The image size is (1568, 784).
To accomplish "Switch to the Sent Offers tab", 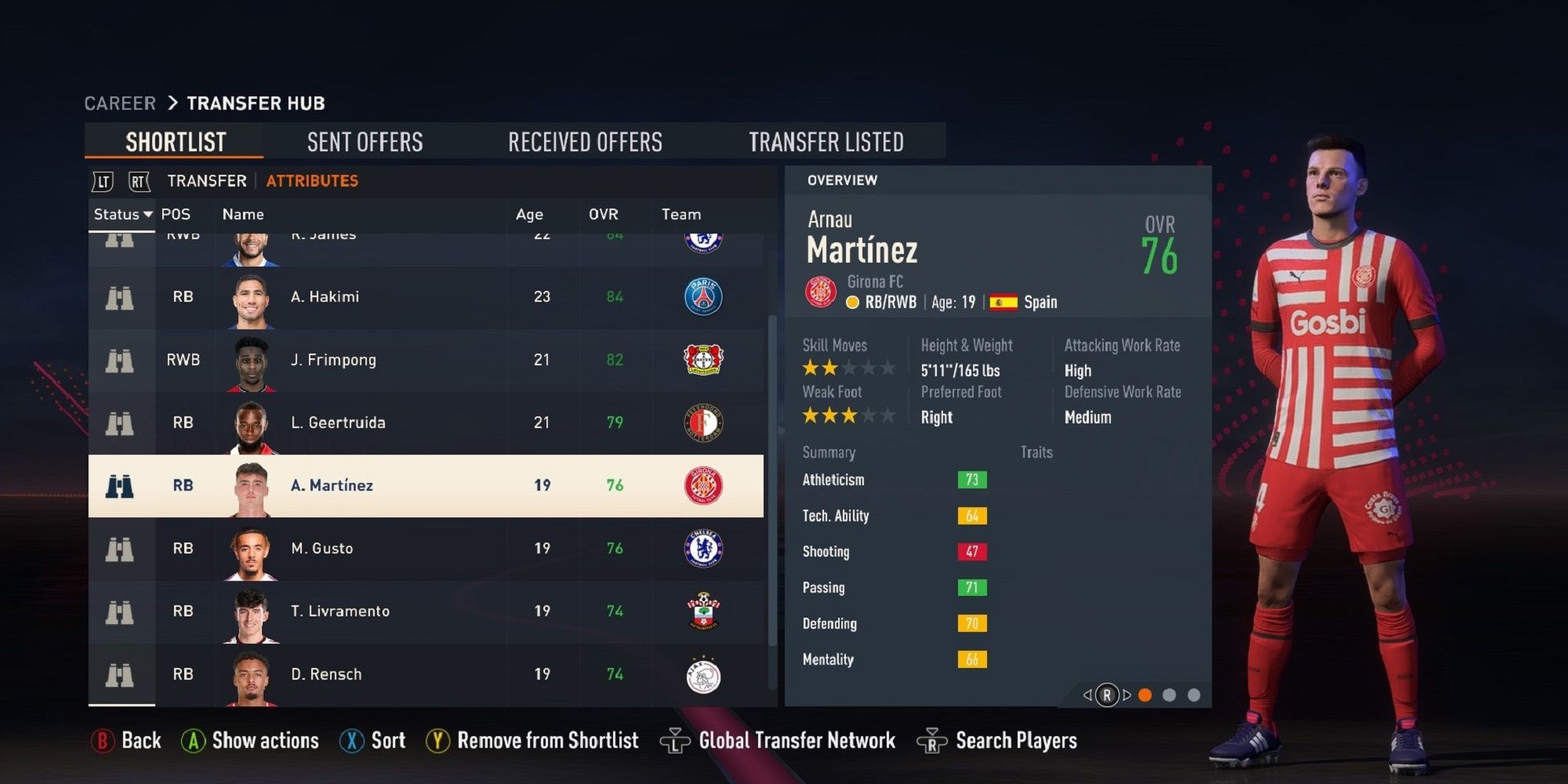I will (365, 141).
